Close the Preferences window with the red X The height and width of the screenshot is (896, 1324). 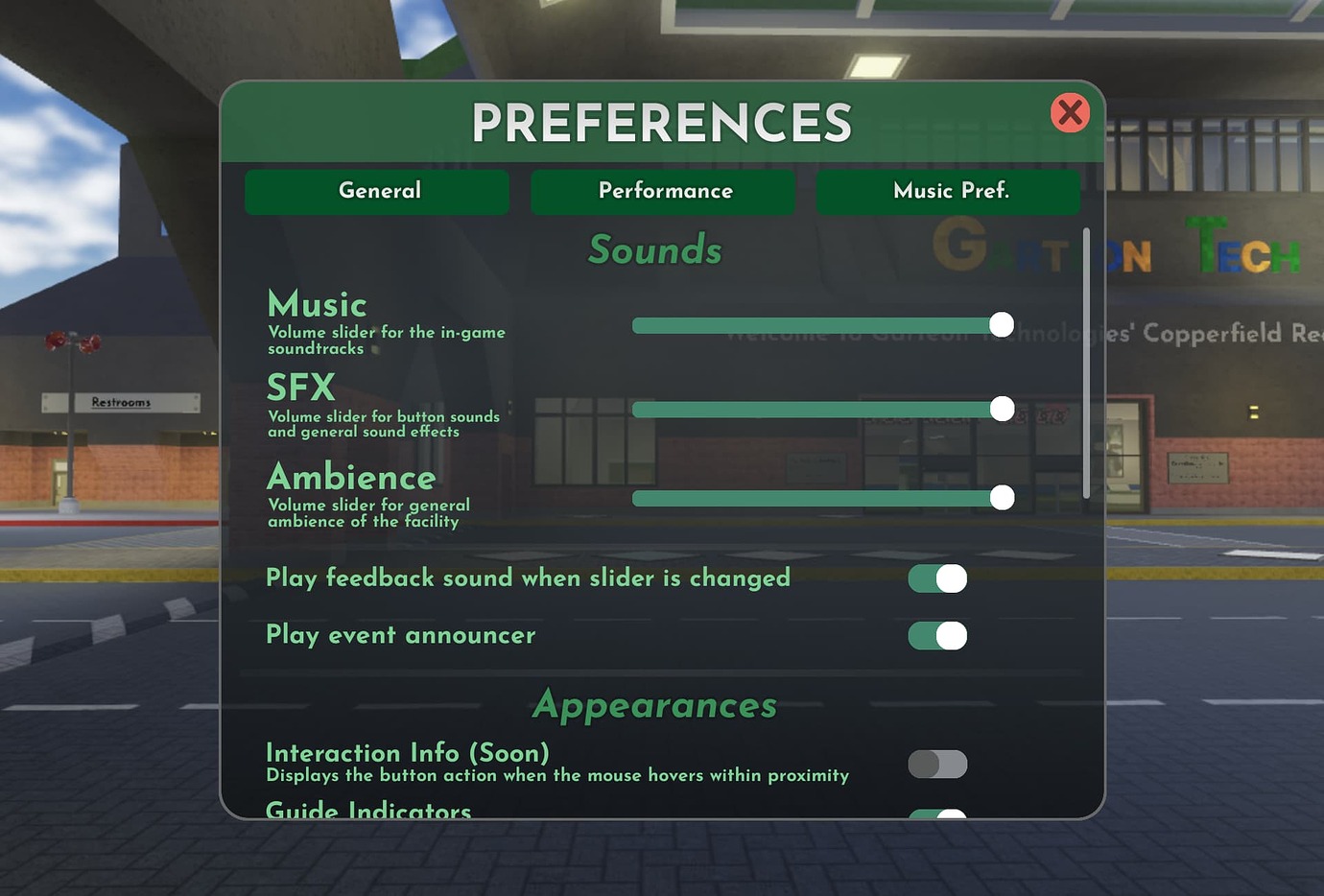(1070, 112)
